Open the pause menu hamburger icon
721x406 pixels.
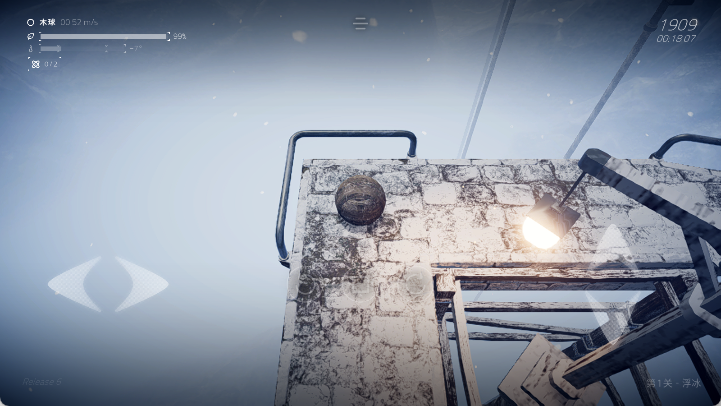click(361, 23)
